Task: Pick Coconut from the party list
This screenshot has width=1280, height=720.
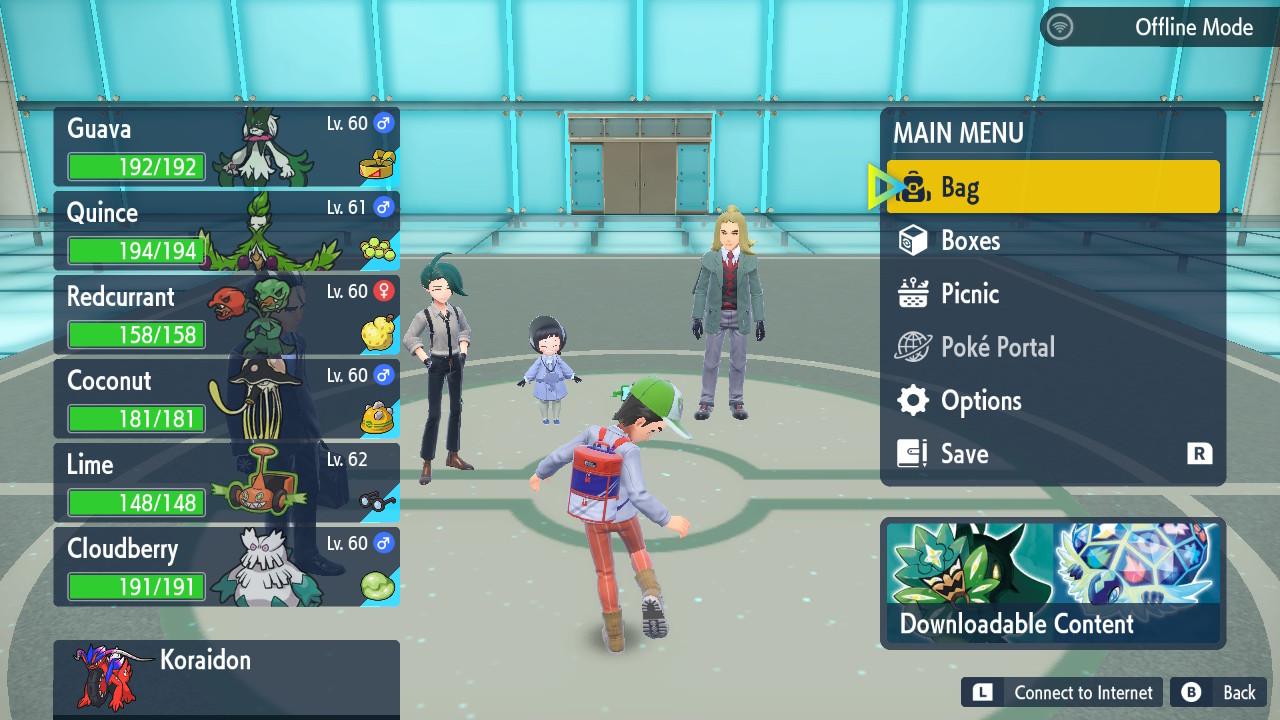Action: click(226, 399)
